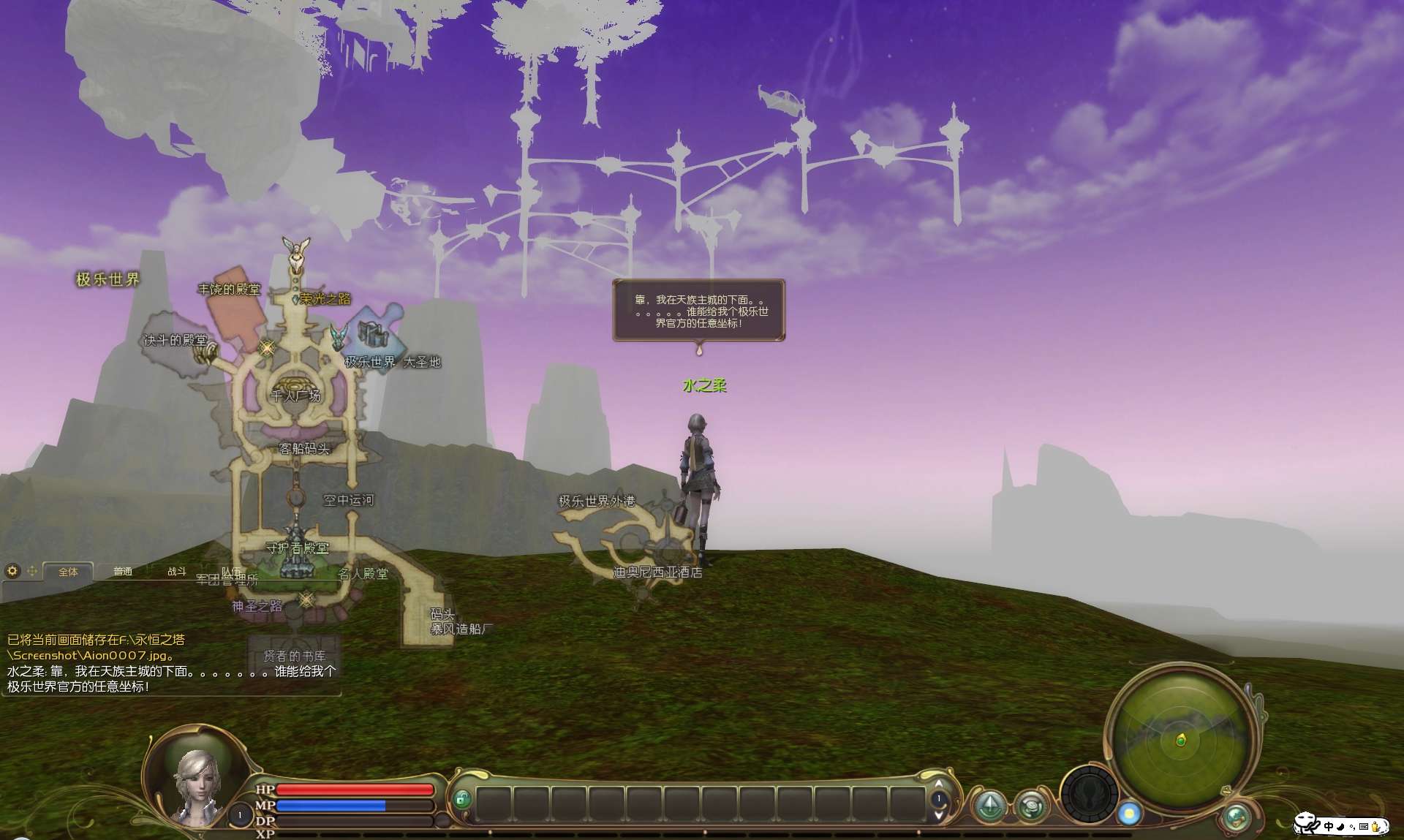This screenshot has height=840, width=1404.
Task: Click the 千人广场 label on the map
Action: coord(295,396)
